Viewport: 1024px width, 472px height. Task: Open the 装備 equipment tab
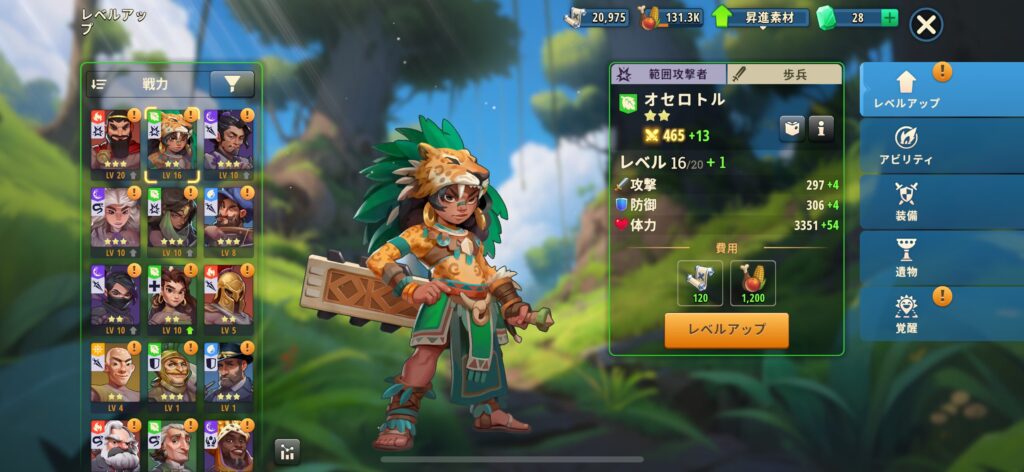(906, 201)
